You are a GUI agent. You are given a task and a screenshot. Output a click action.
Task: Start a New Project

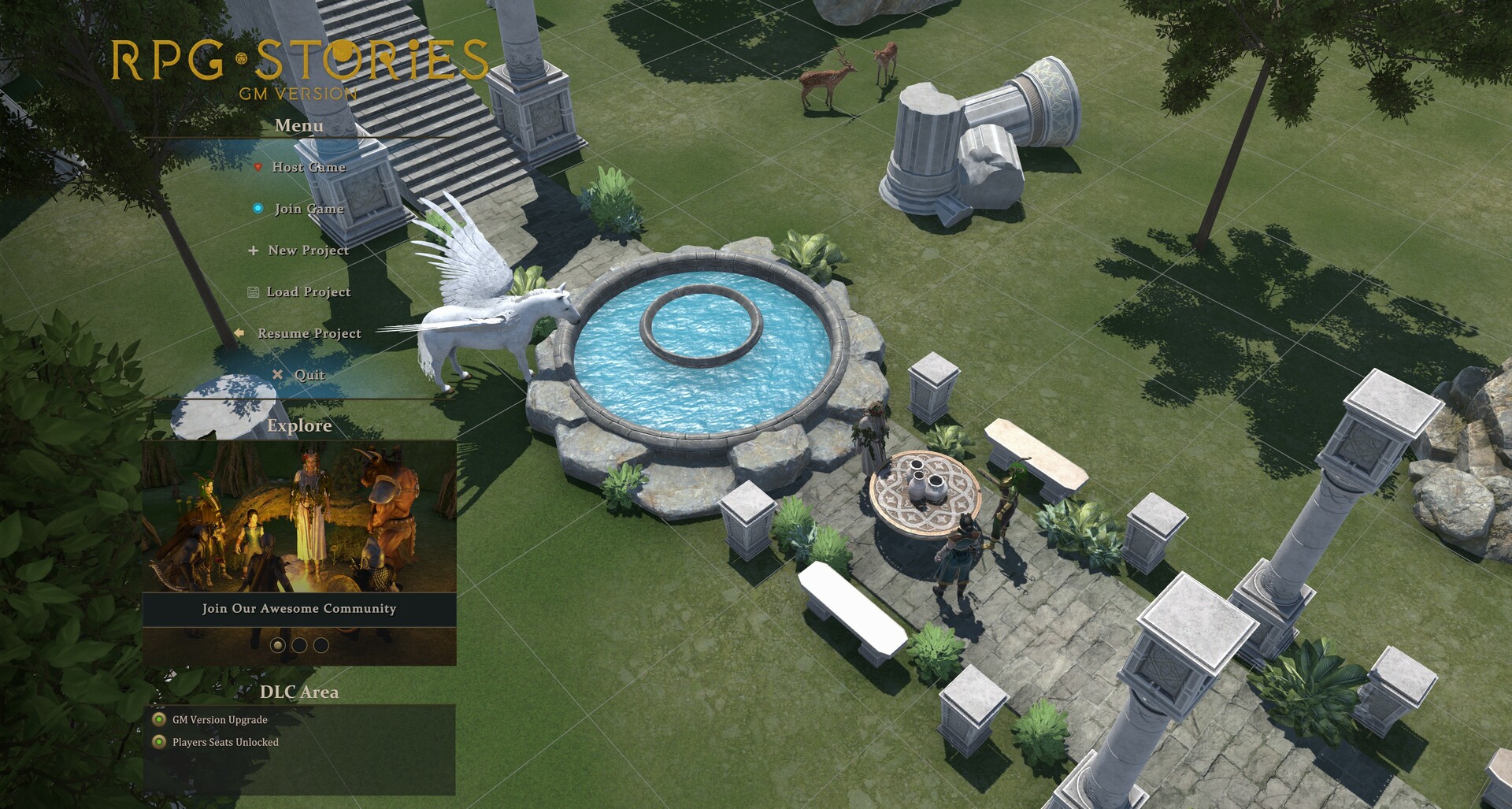(x=308, y=250)
